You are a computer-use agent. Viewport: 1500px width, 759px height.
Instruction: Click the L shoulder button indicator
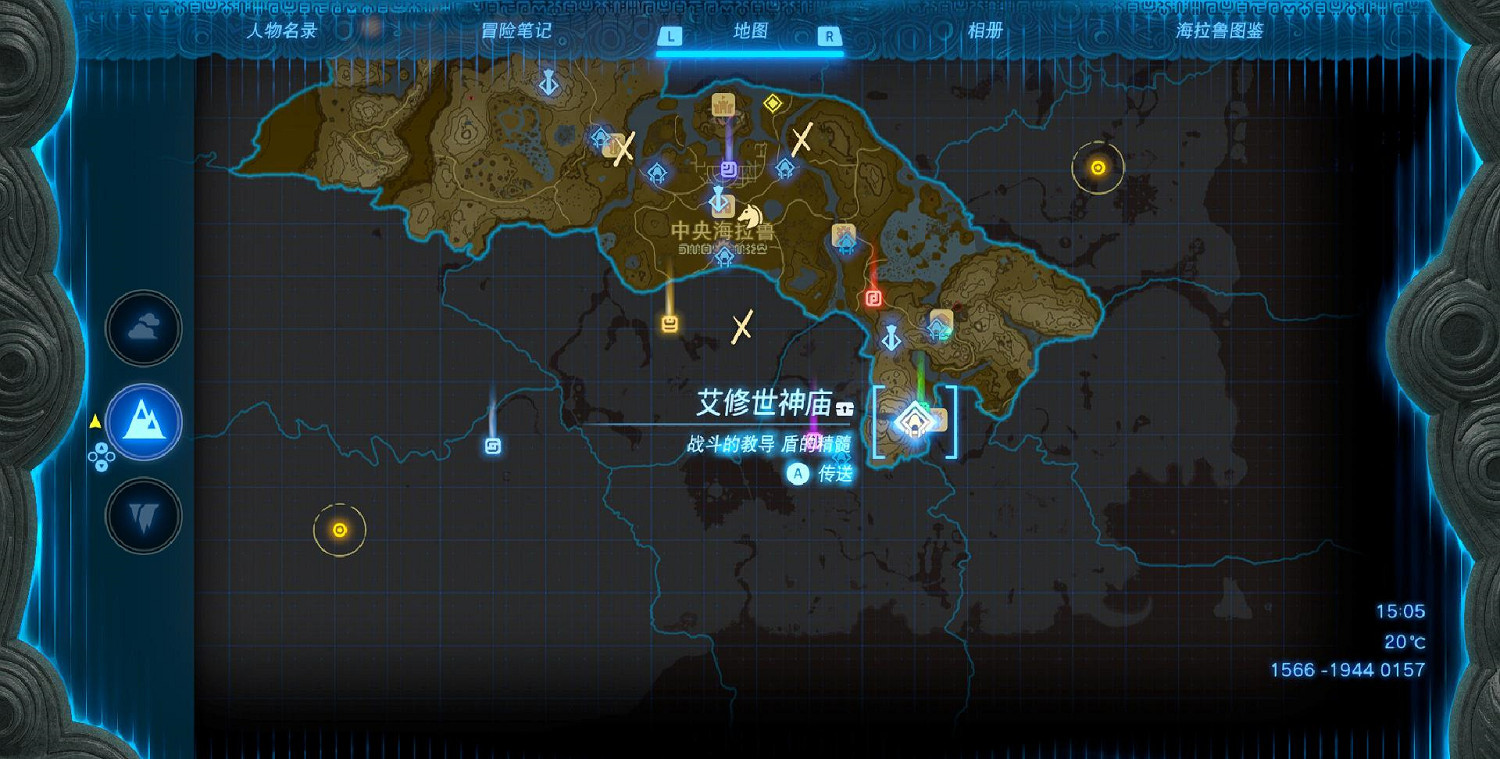point(670,34)
